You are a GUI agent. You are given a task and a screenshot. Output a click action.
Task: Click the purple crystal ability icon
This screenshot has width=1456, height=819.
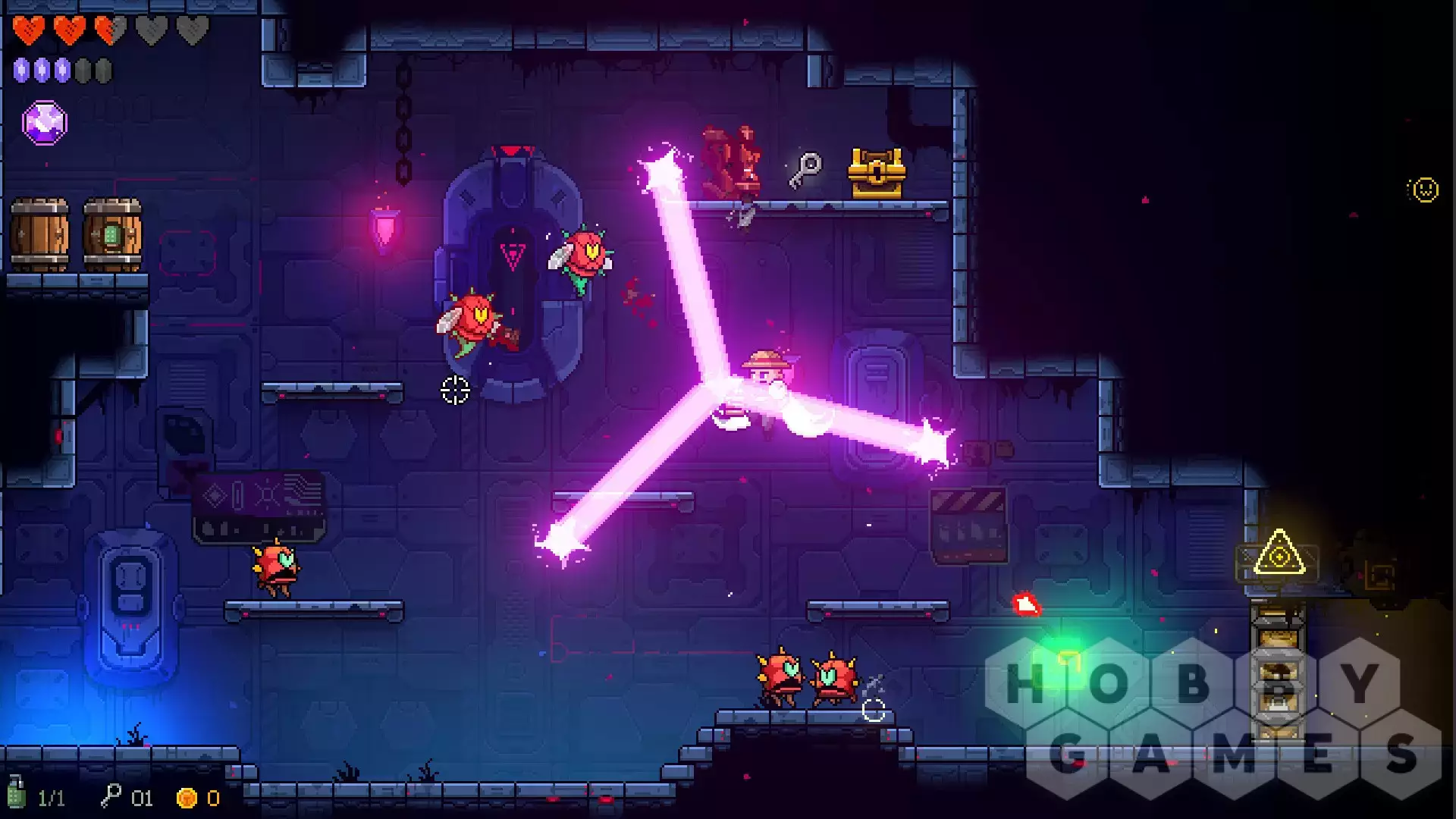pos(45,123)
